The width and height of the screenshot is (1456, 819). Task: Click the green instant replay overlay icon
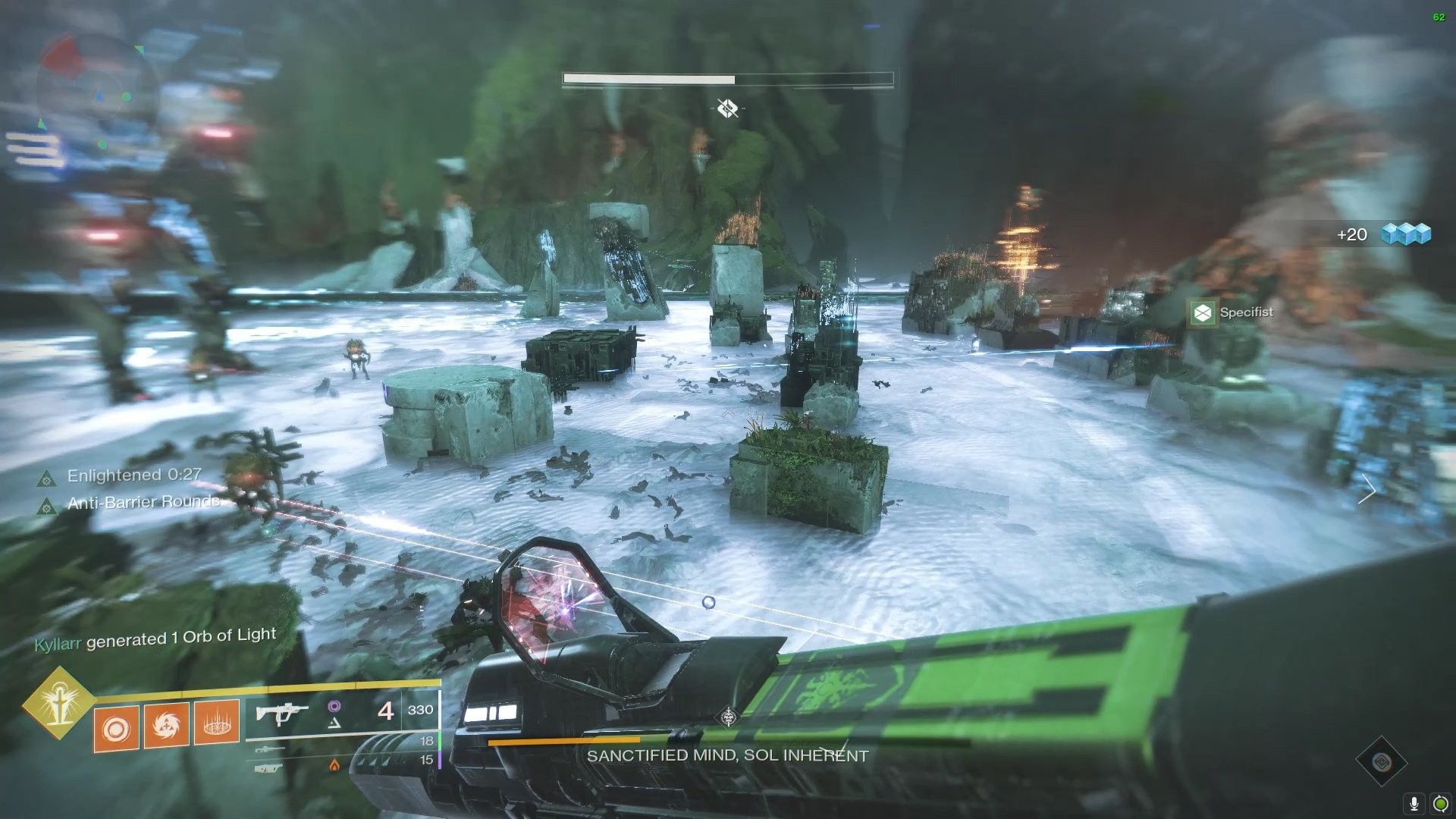point(1440,803)
